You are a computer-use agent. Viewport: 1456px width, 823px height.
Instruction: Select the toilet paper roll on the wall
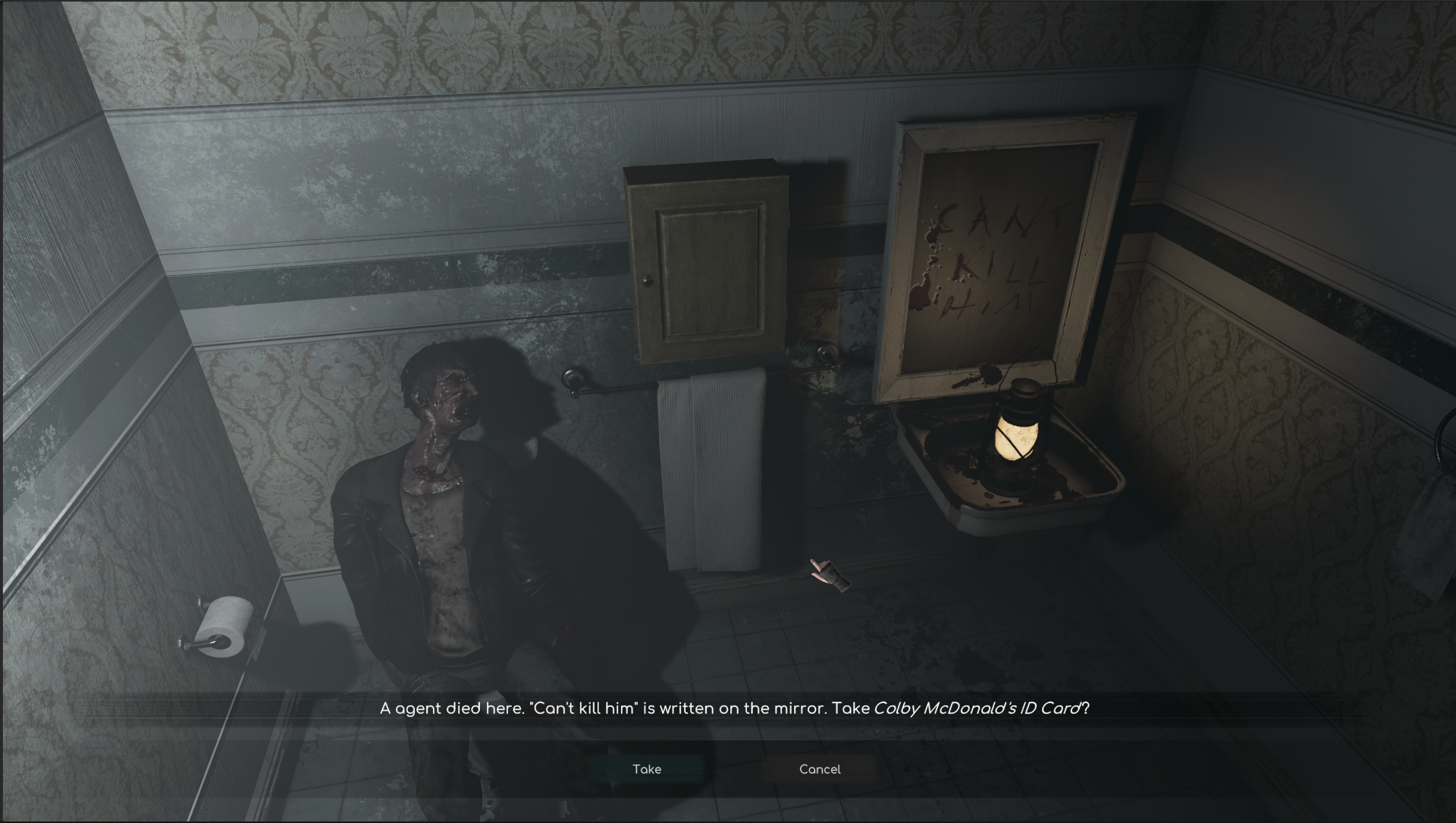pos(227,626)
